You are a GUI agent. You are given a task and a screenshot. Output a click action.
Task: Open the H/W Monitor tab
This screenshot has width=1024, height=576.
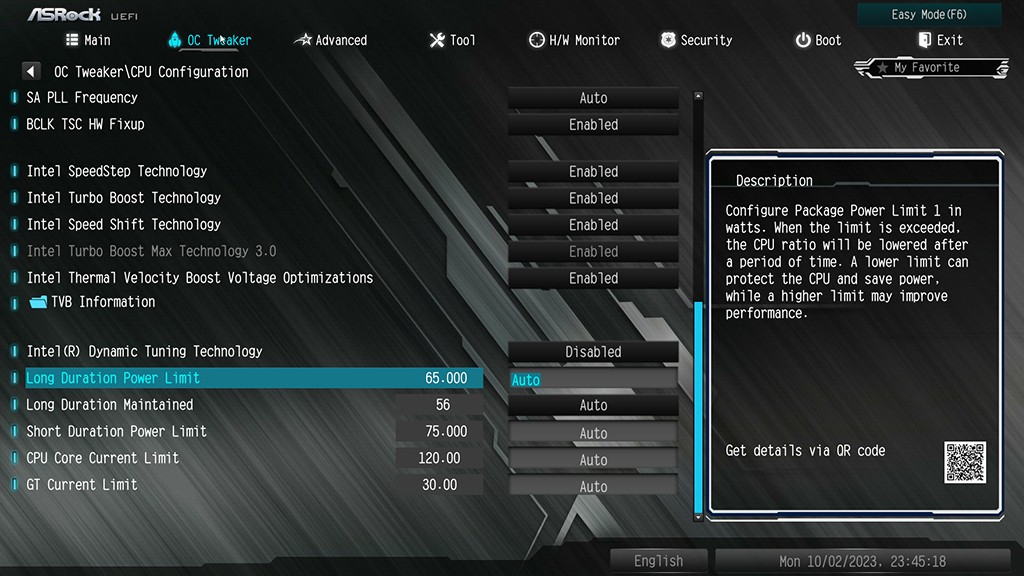[x=574, y=40]
